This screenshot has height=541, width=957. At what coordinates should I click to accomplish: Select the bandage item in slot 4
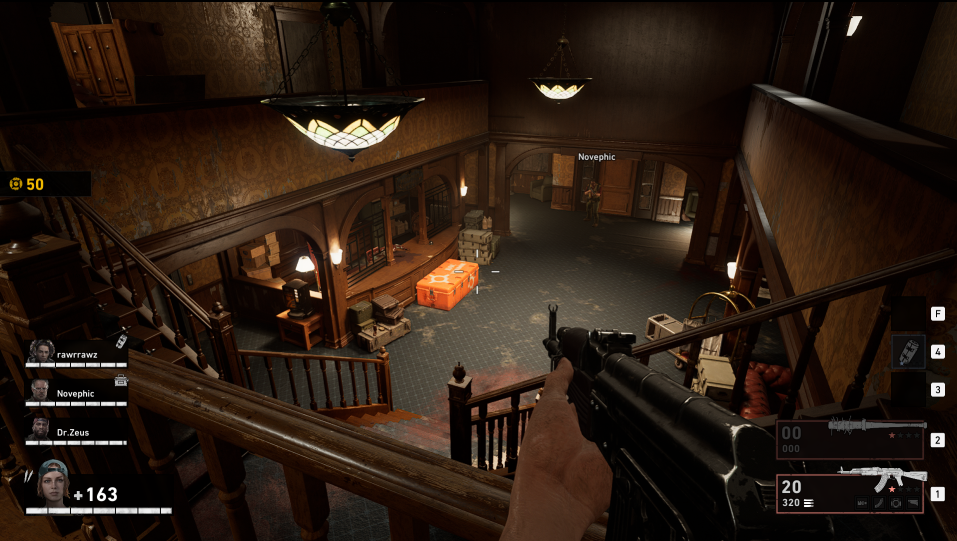click(x=908, y=352)
